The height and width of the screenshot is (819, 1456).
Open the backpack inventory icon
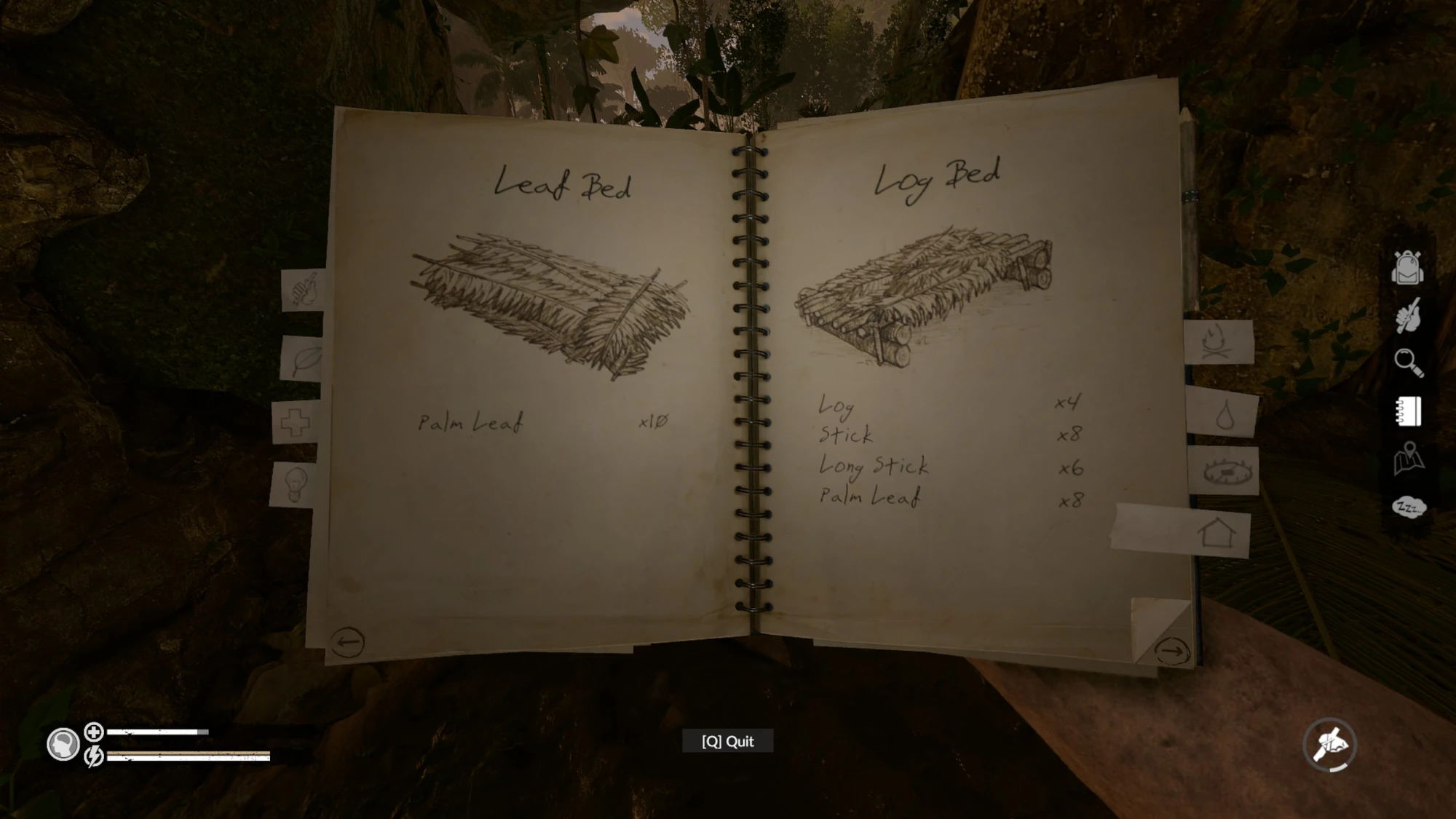[1406, 267]
